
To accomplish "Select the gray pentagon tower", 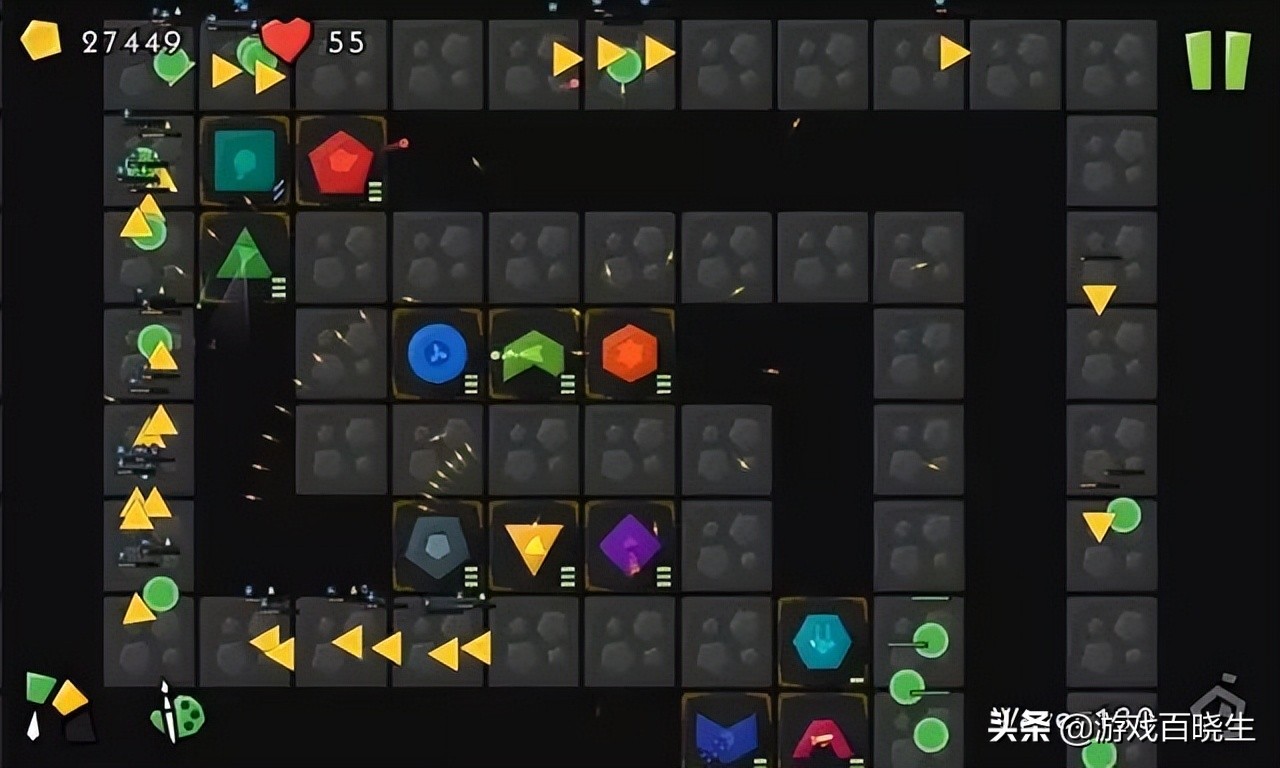I will click(437, 541).
